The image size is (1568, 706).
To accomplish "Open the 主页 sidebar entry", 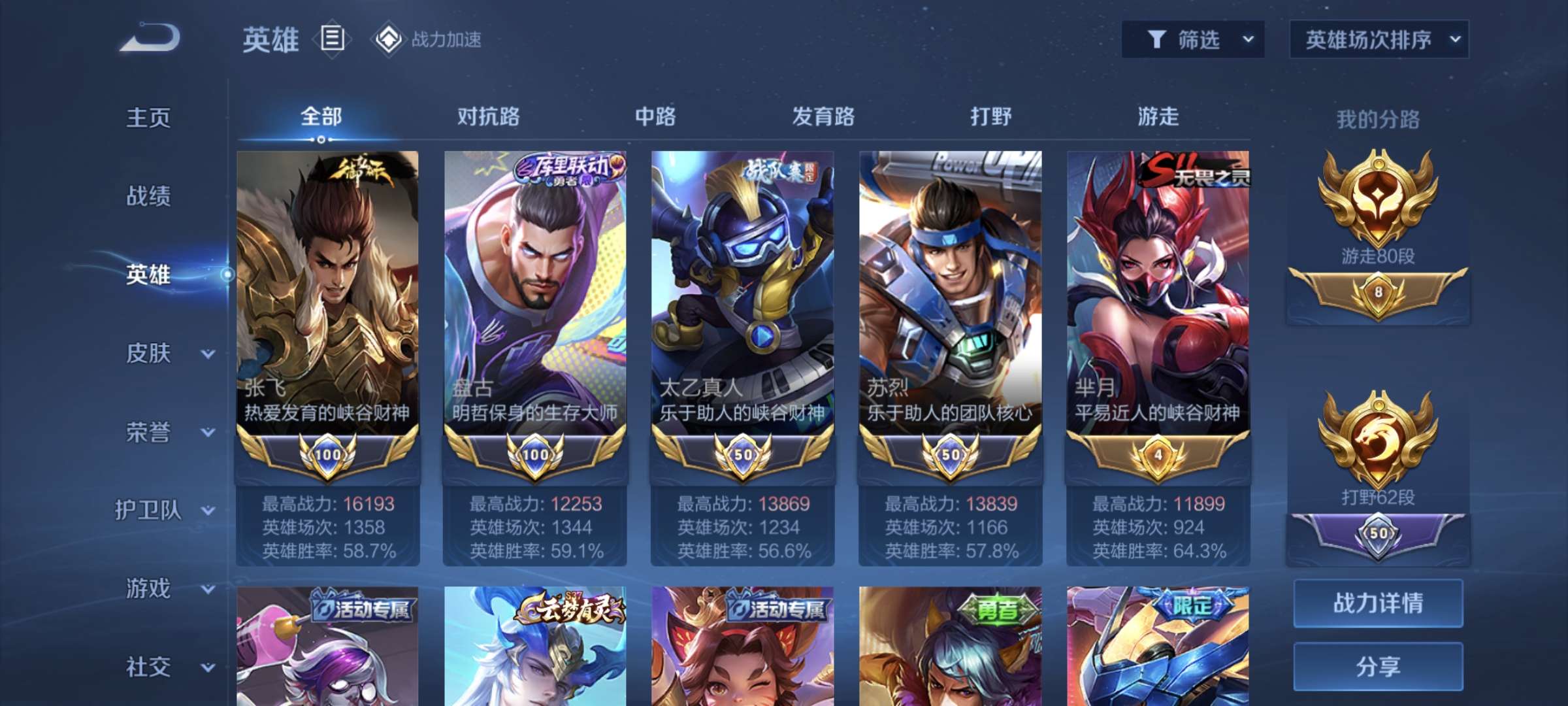I will pos(148,118).
